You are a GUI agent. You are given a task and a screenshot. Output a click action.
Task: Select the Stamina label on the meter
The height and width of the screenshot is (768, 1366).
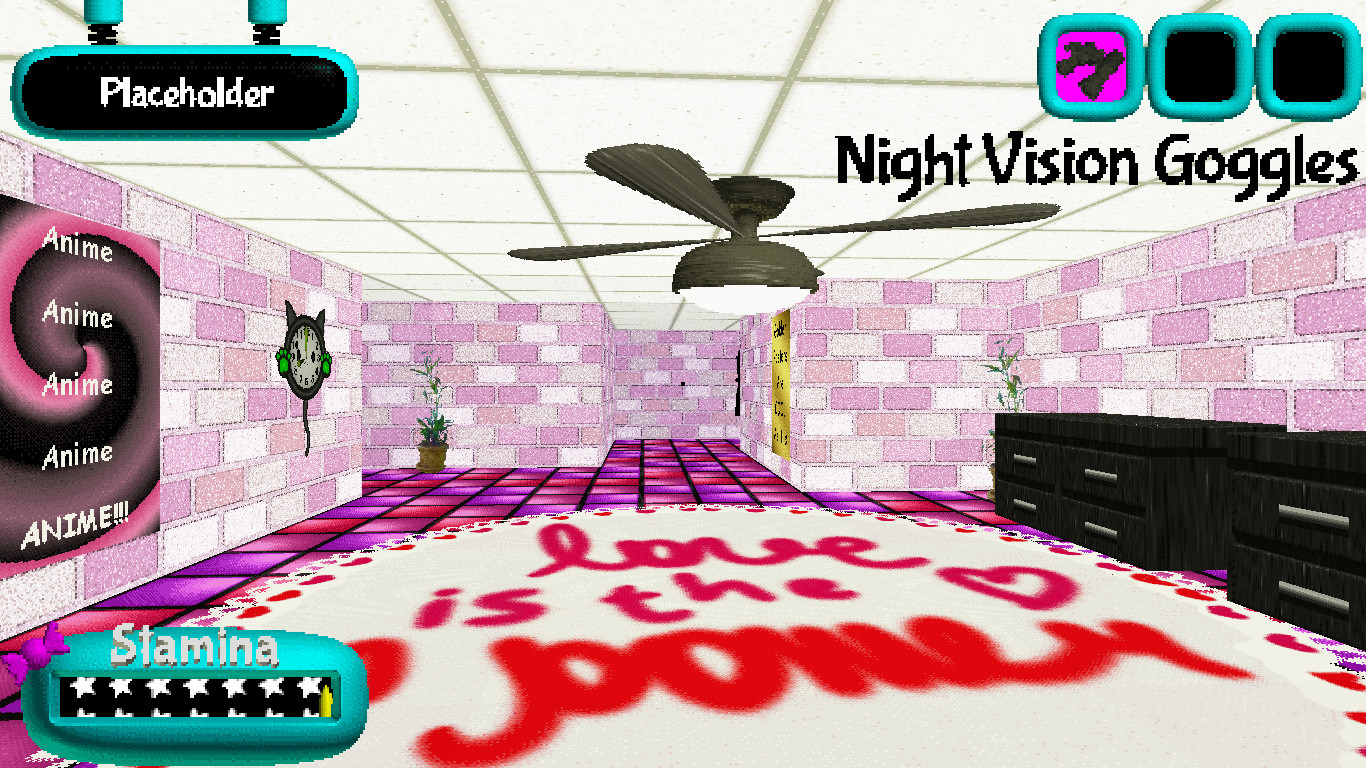(x=198, y=649)
